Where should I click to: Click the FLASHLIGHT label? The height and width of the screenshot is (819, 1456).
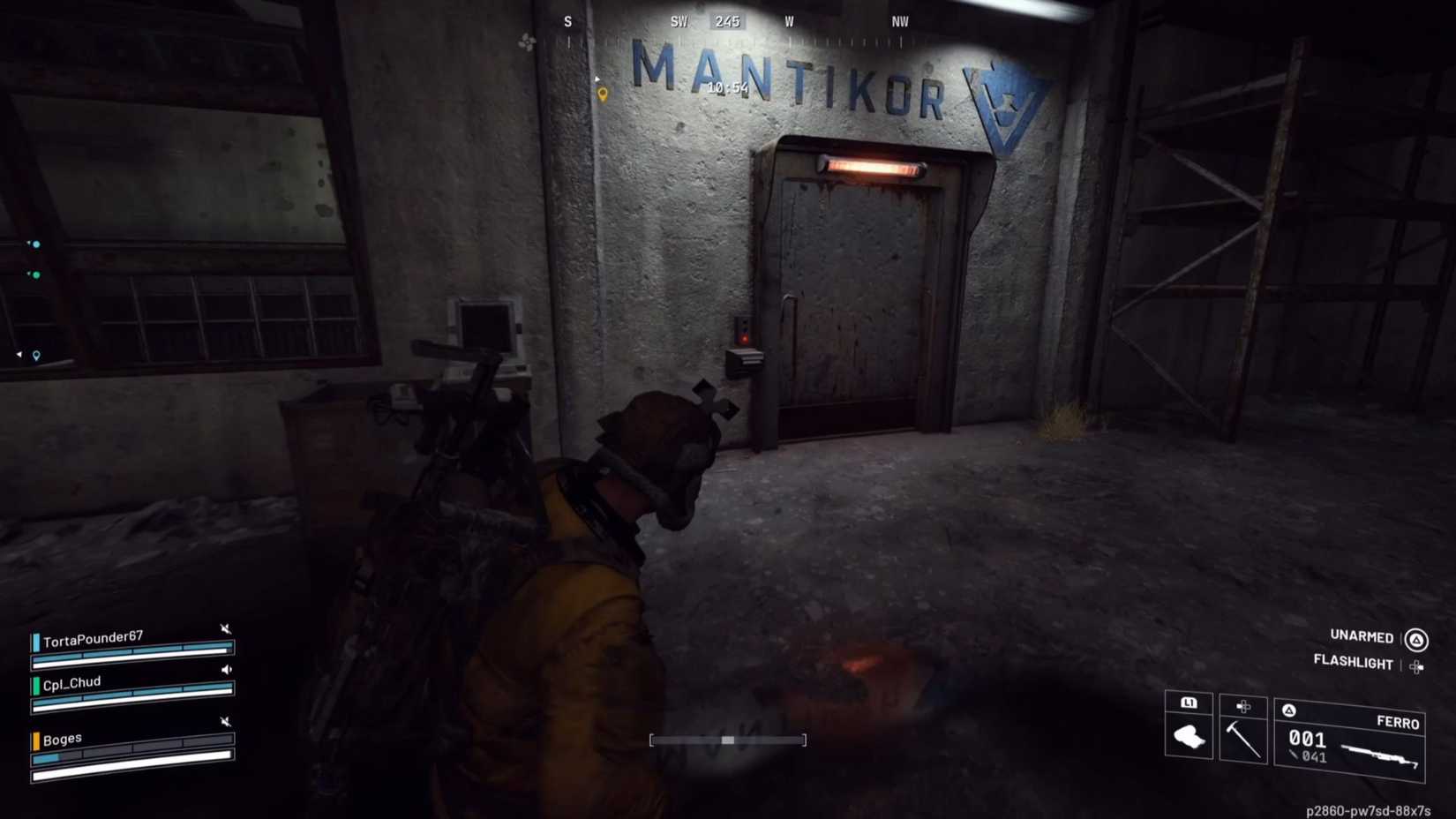click(x=1354, y=664)
